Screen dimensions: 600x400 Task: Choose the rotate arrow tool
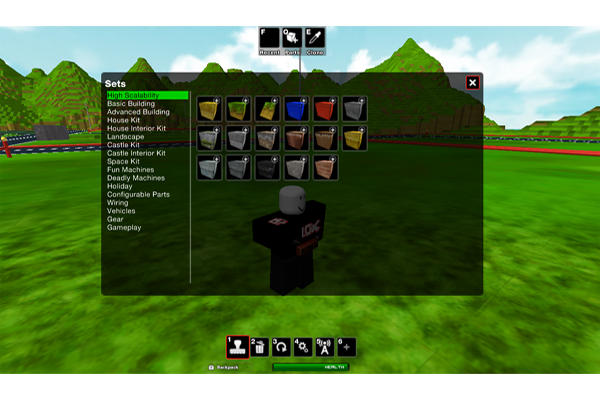tap(281, 348)
